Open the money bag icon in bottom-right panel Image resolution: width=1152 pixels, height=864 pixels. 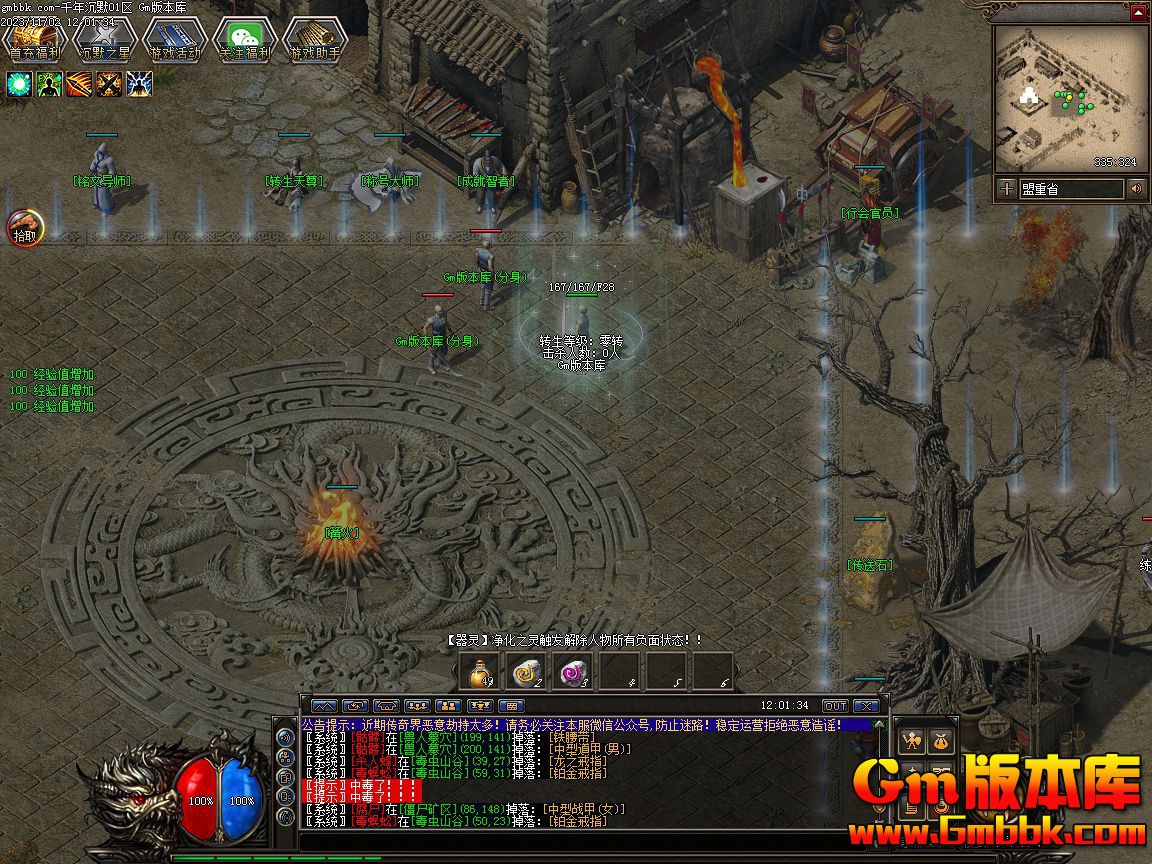(940, 741)
